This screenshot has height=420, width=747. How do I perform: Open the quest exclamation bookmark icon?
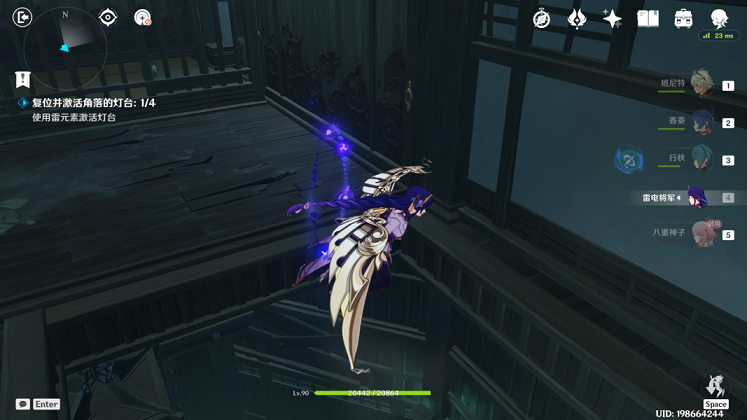coord(22,79)
